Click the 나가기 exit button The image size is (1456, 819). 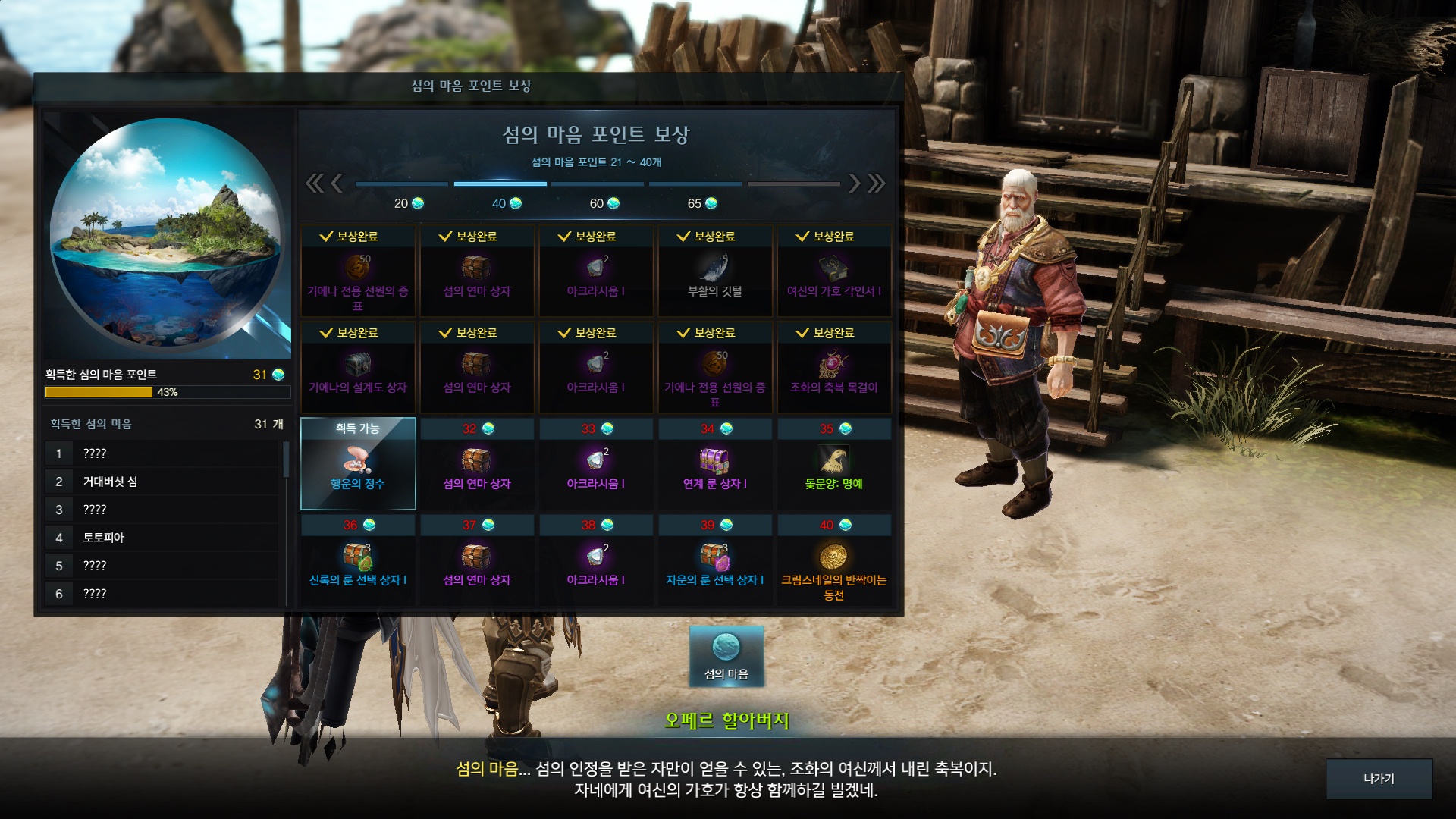tap(1379, 779)
